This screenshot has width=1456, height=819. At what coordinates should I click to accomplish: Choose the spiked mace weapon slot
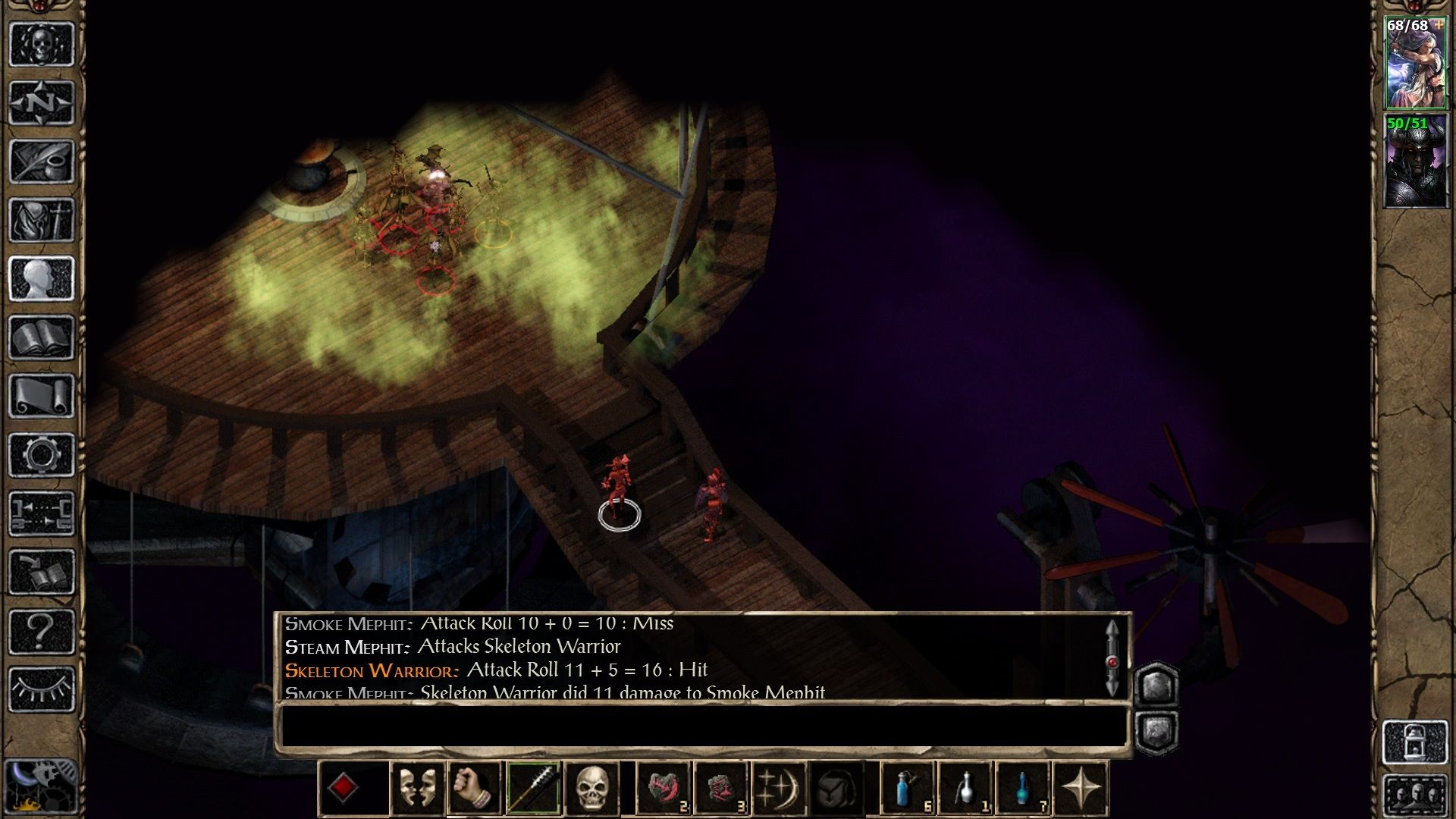click(x=533, y=789)
